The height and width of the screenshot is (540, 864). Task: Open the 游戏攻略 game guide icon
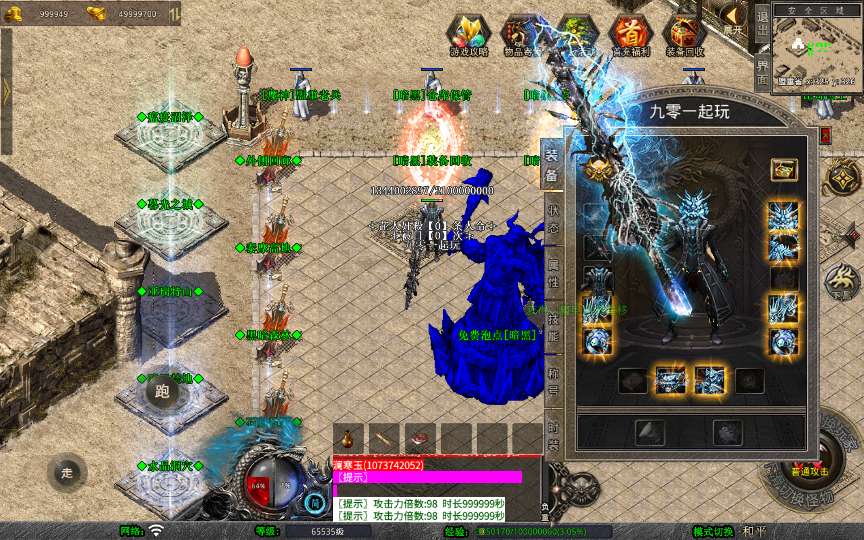469,35
